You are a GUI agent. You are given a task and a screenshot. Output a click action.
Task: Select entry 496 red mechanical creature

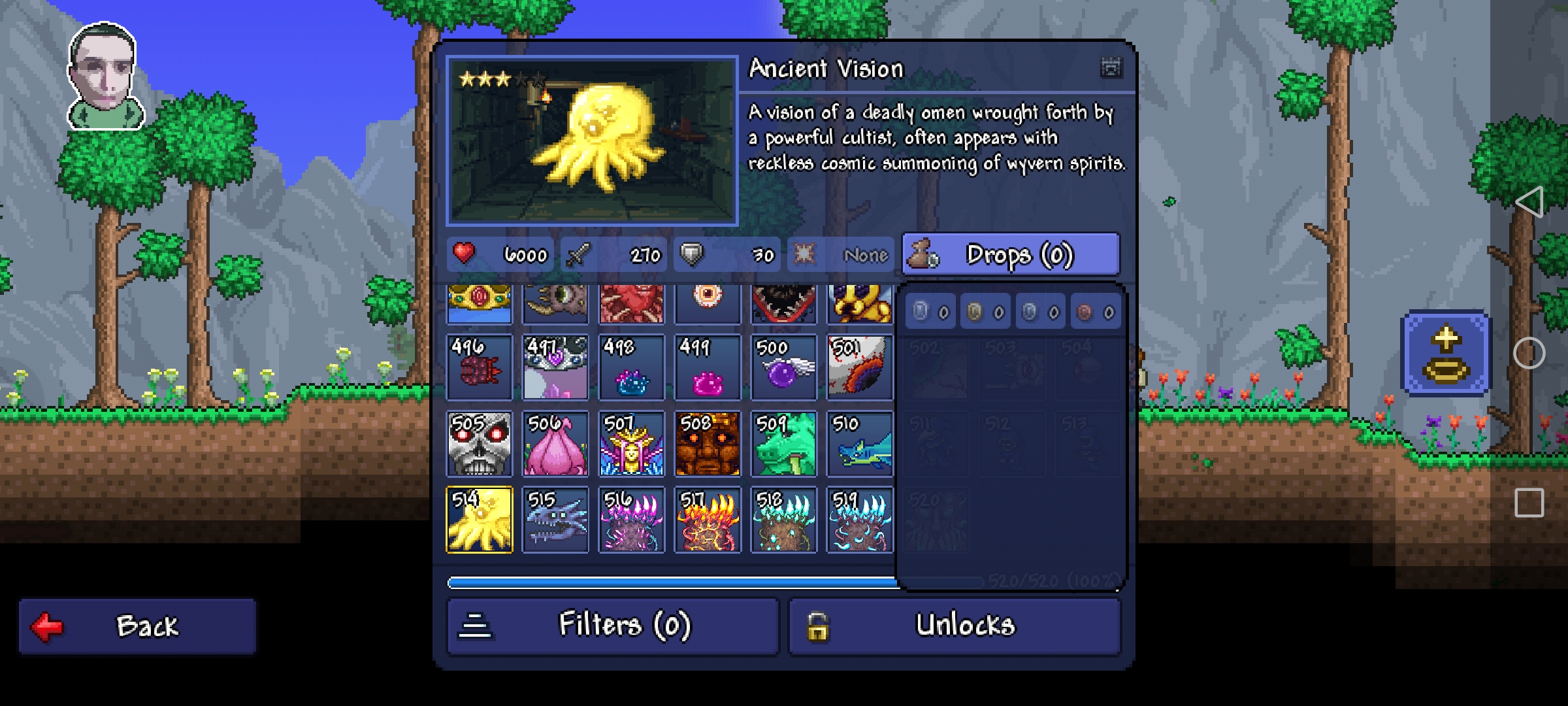480,367
